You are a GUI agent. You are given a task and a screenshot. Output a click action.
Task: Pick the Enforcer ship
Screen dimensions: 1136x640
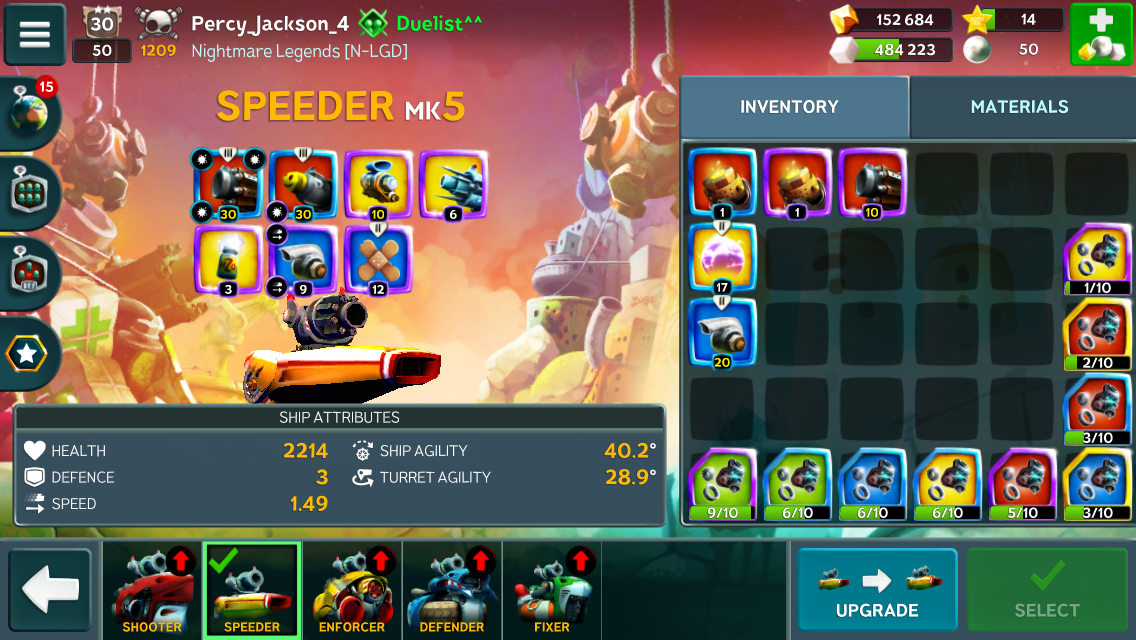352,591
